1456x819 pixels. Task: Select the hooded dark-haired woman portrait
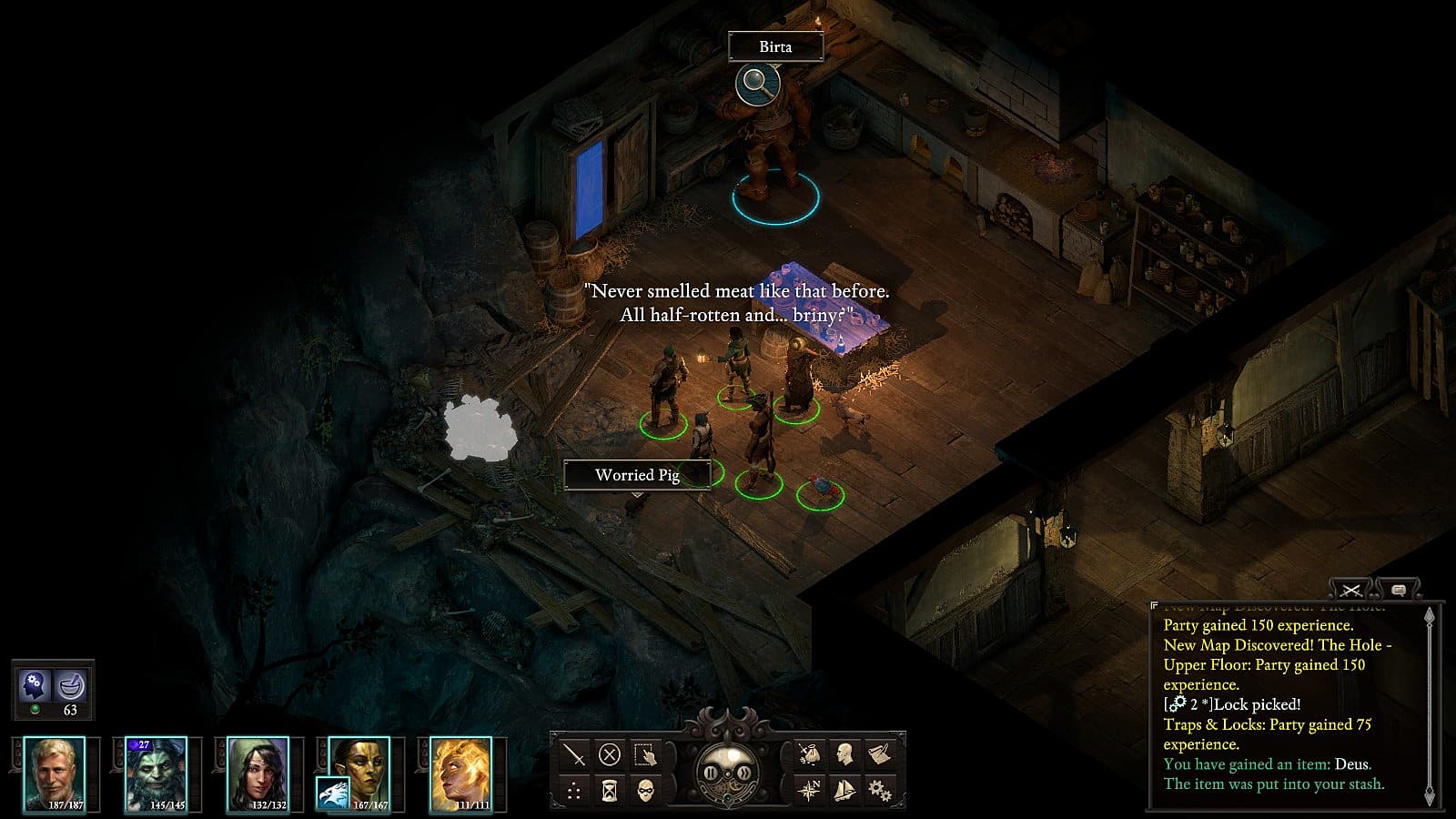tap(258, 773)
